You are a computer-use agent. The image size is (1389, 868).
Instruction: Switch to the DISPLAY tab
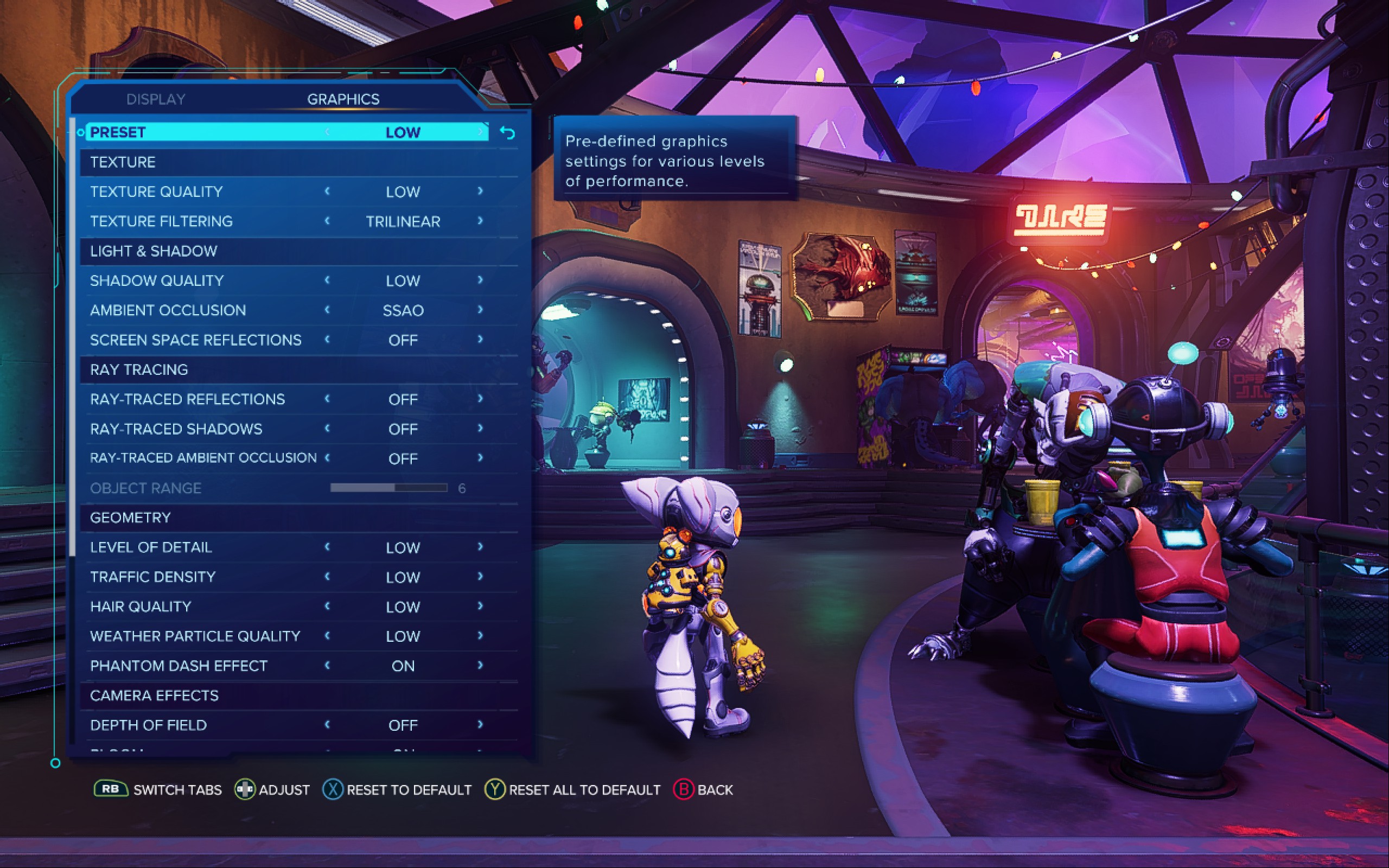click(x=155, y=98)
